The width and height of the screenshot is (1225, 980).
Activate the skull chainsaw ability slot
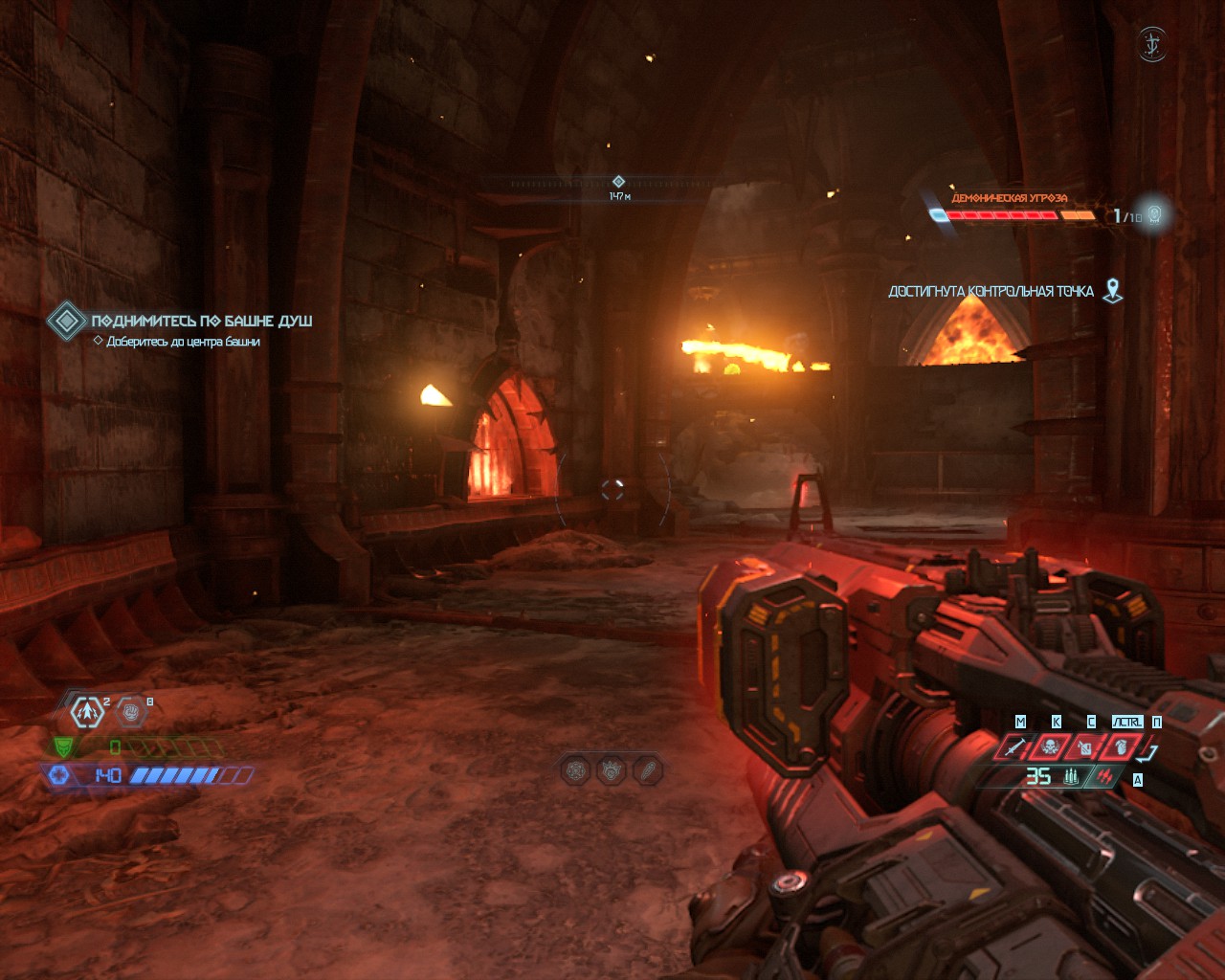point(1051,746)
